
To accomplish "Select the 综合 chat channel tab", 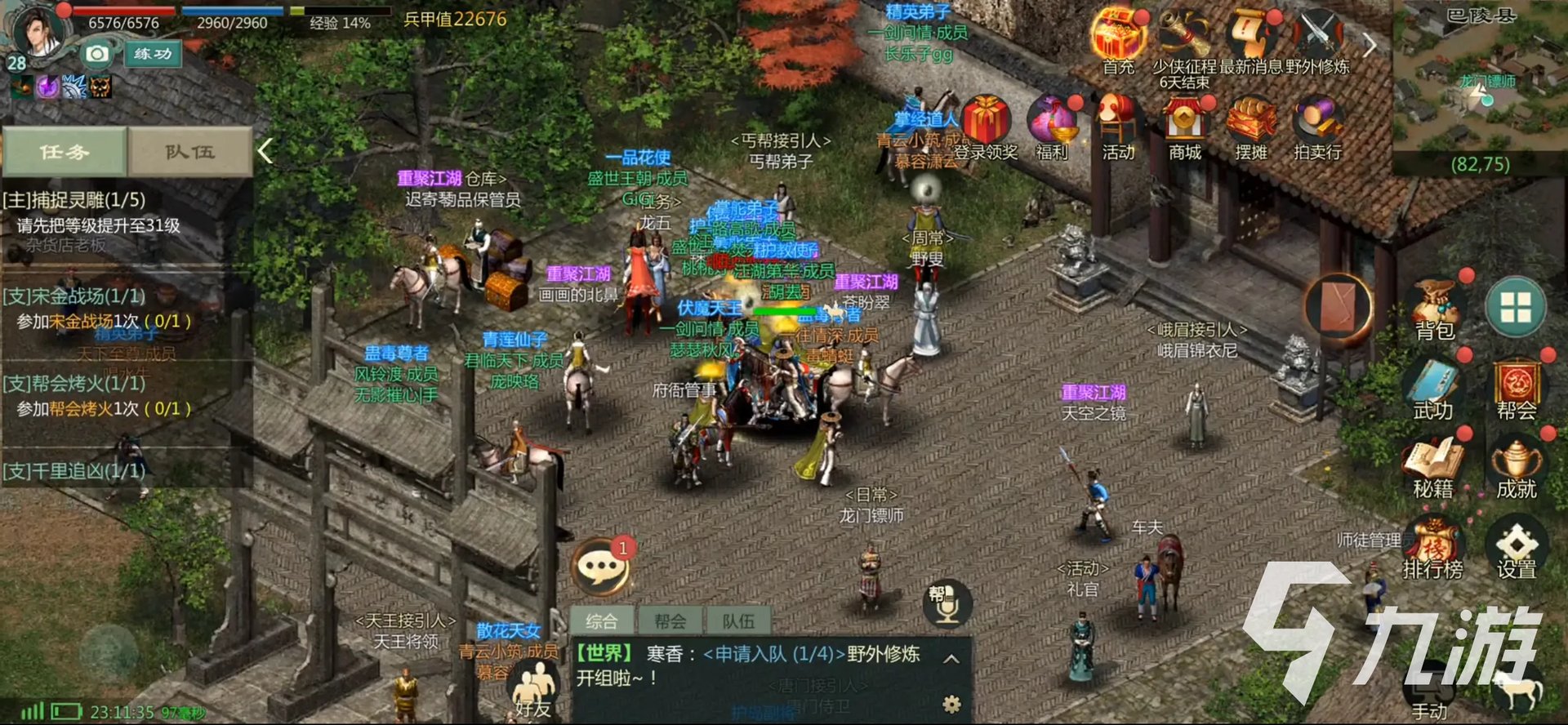I will point(602,620).
